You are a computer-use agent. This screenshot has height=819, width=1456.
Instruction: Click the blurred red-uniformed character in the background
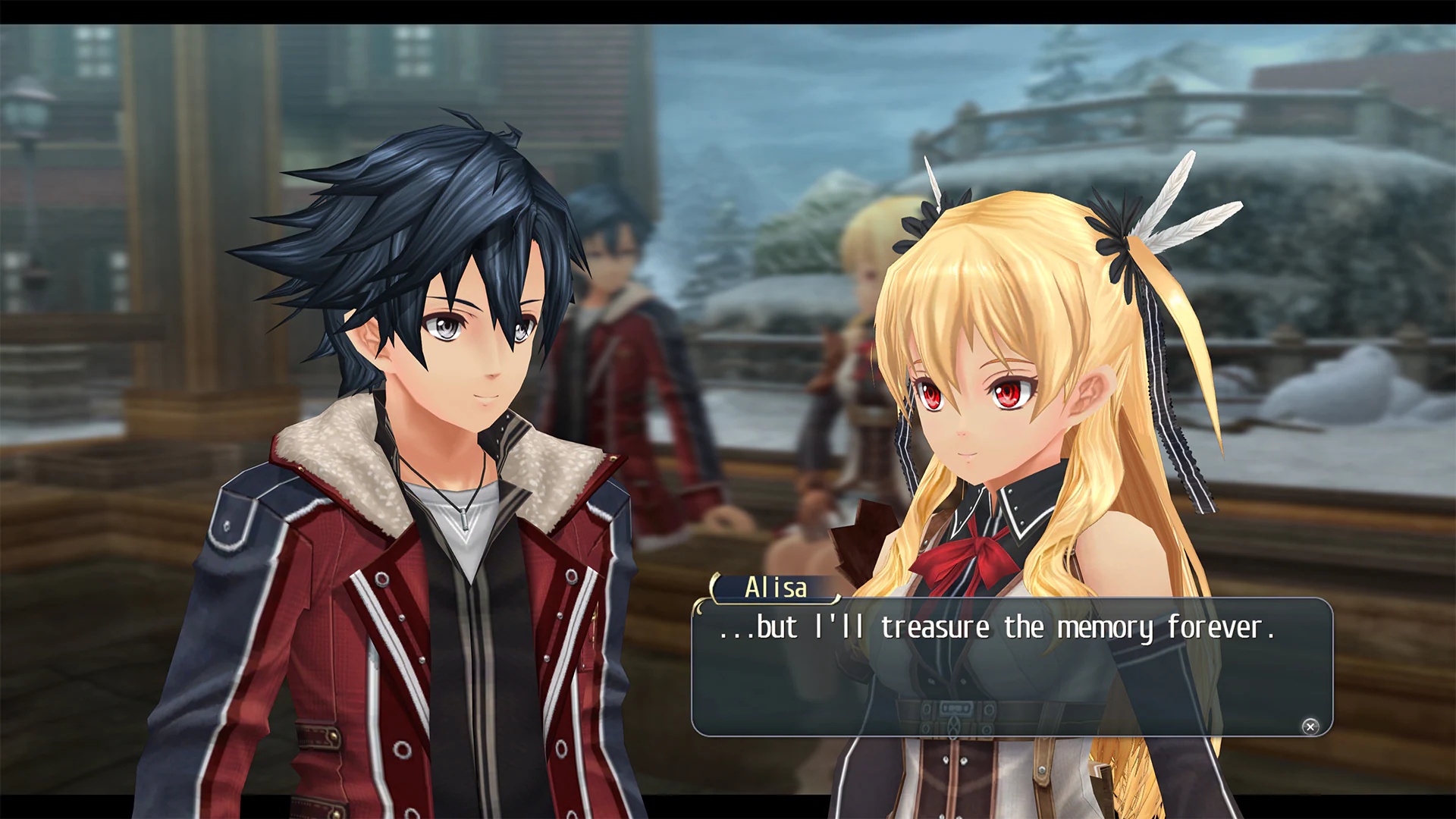pyautogui.click(x=629, y=364)
